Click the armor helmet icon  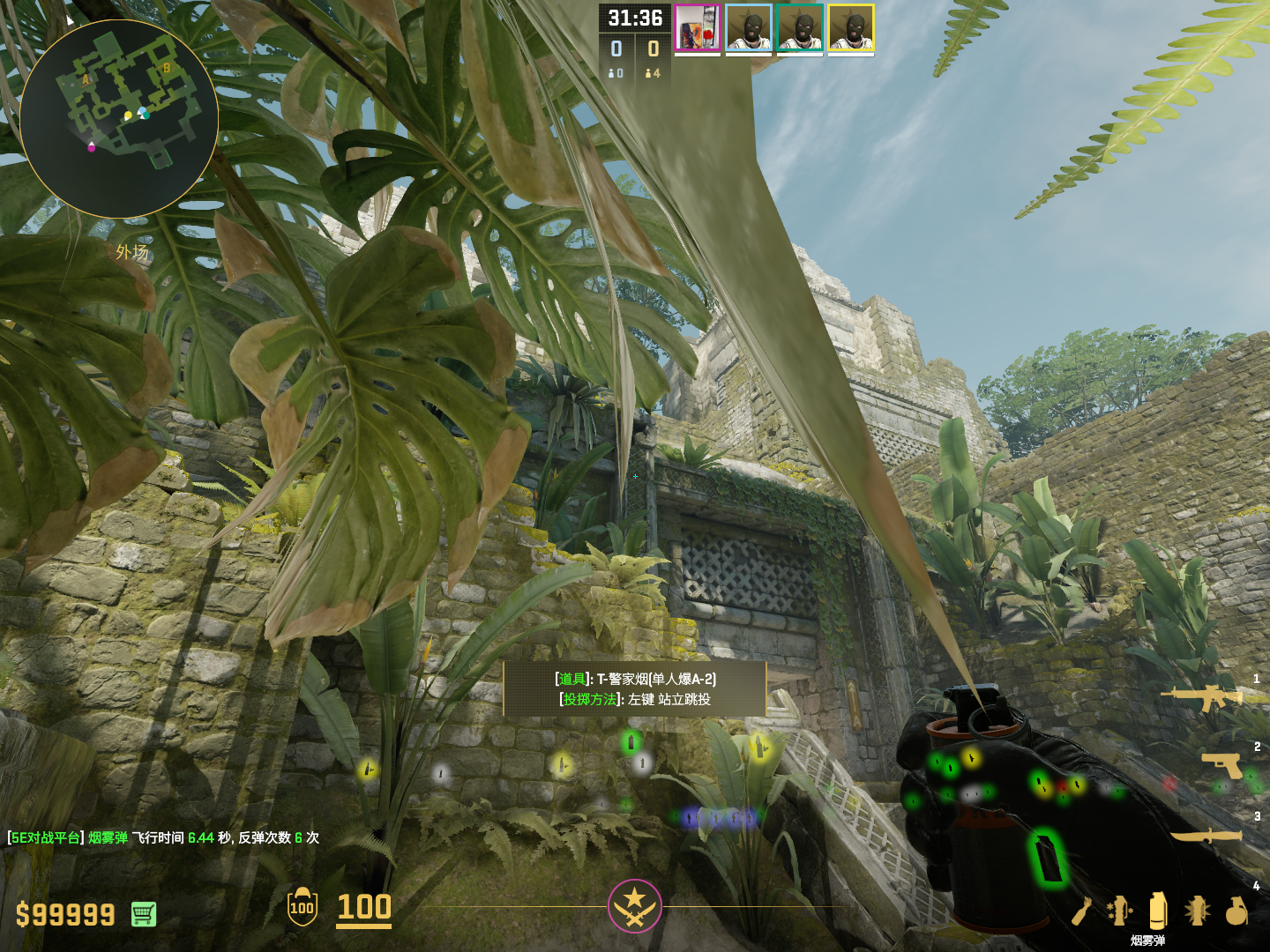[x=303, y=907]
